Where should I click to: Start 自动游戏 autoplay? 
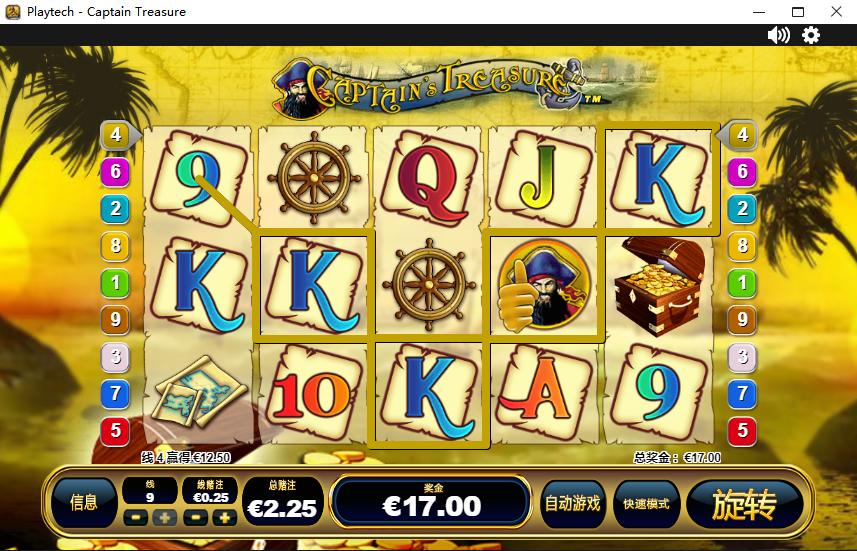pos(572,503)
